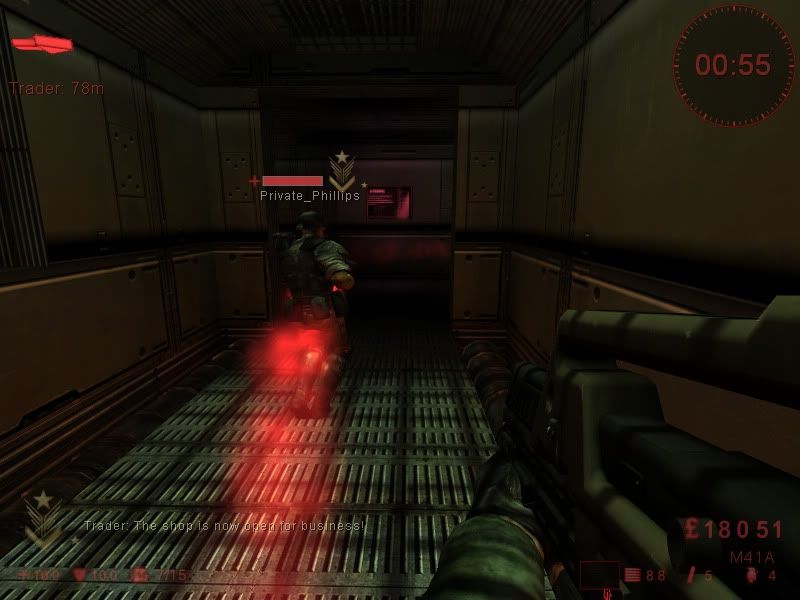Click the player's perk chevron badge

41,517
